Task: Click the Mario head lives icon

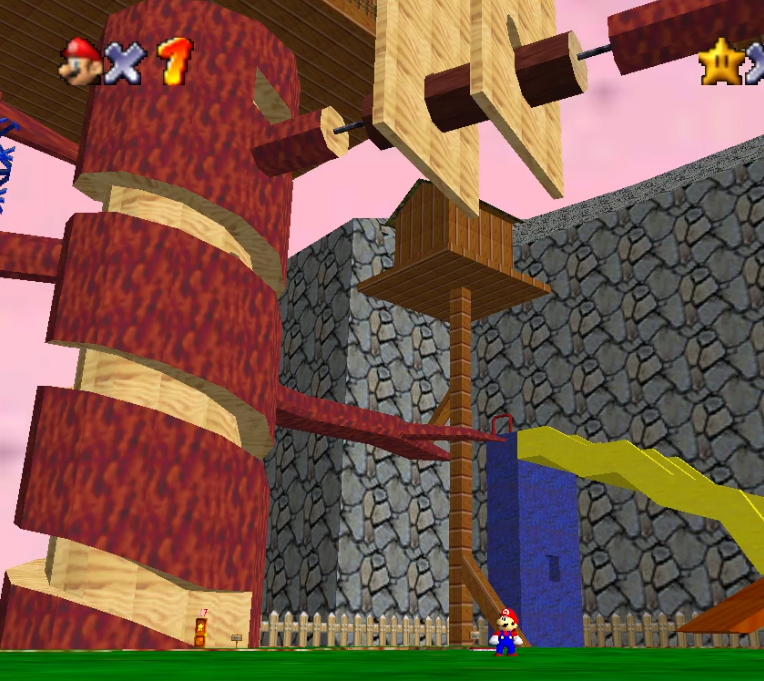Action: (79, 61)
